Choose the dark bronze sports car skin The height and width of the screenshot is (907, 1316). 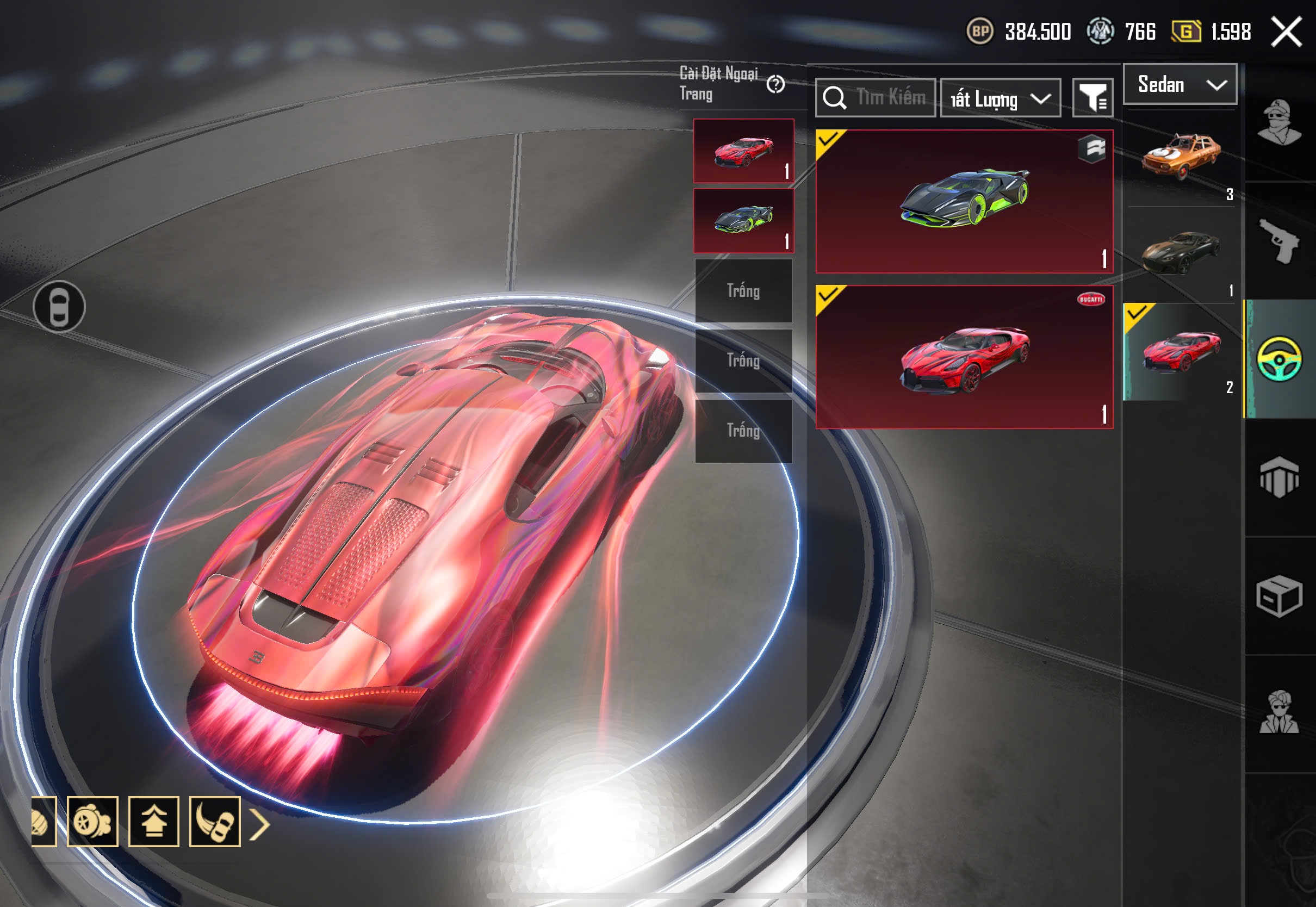(1181, 253)
